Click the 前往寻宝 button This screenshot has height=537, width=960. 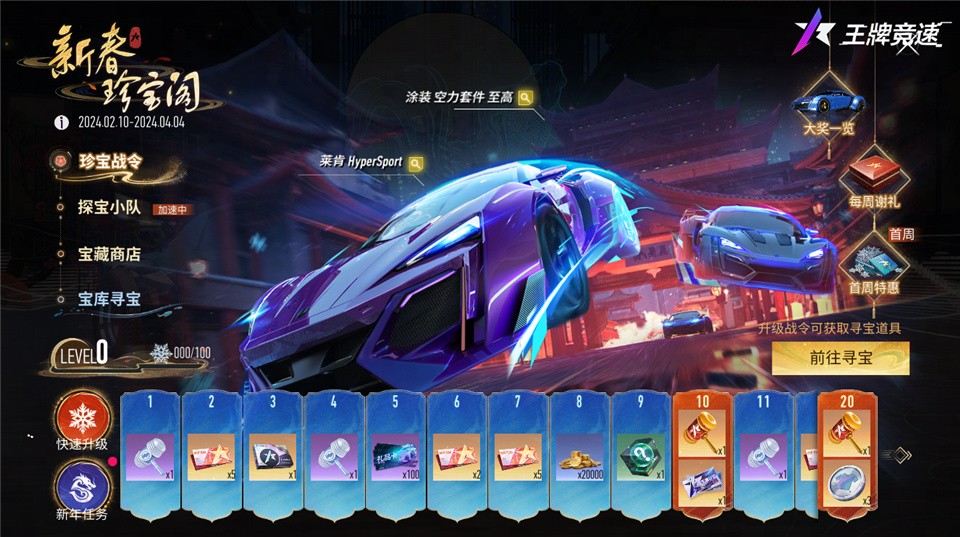point(840,358)
